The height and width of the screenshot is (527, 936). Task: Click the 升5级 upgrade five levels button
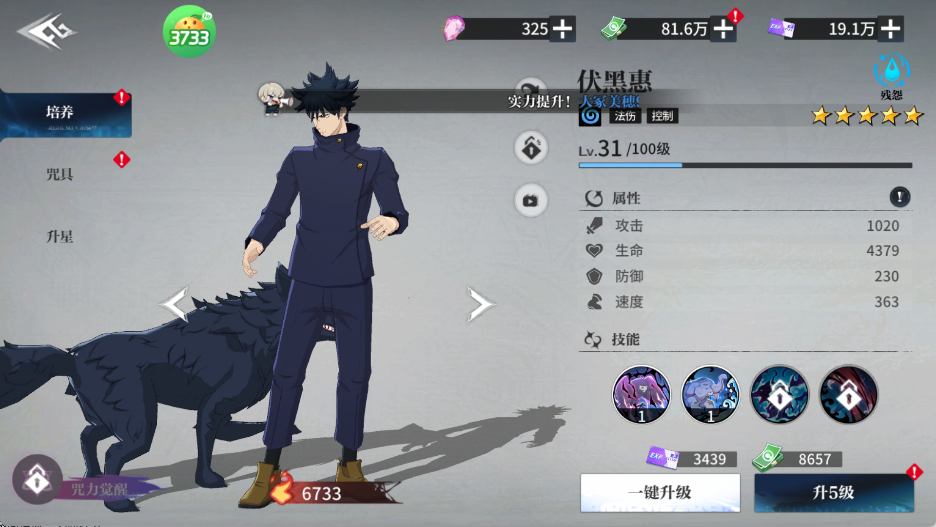(833, 493)
